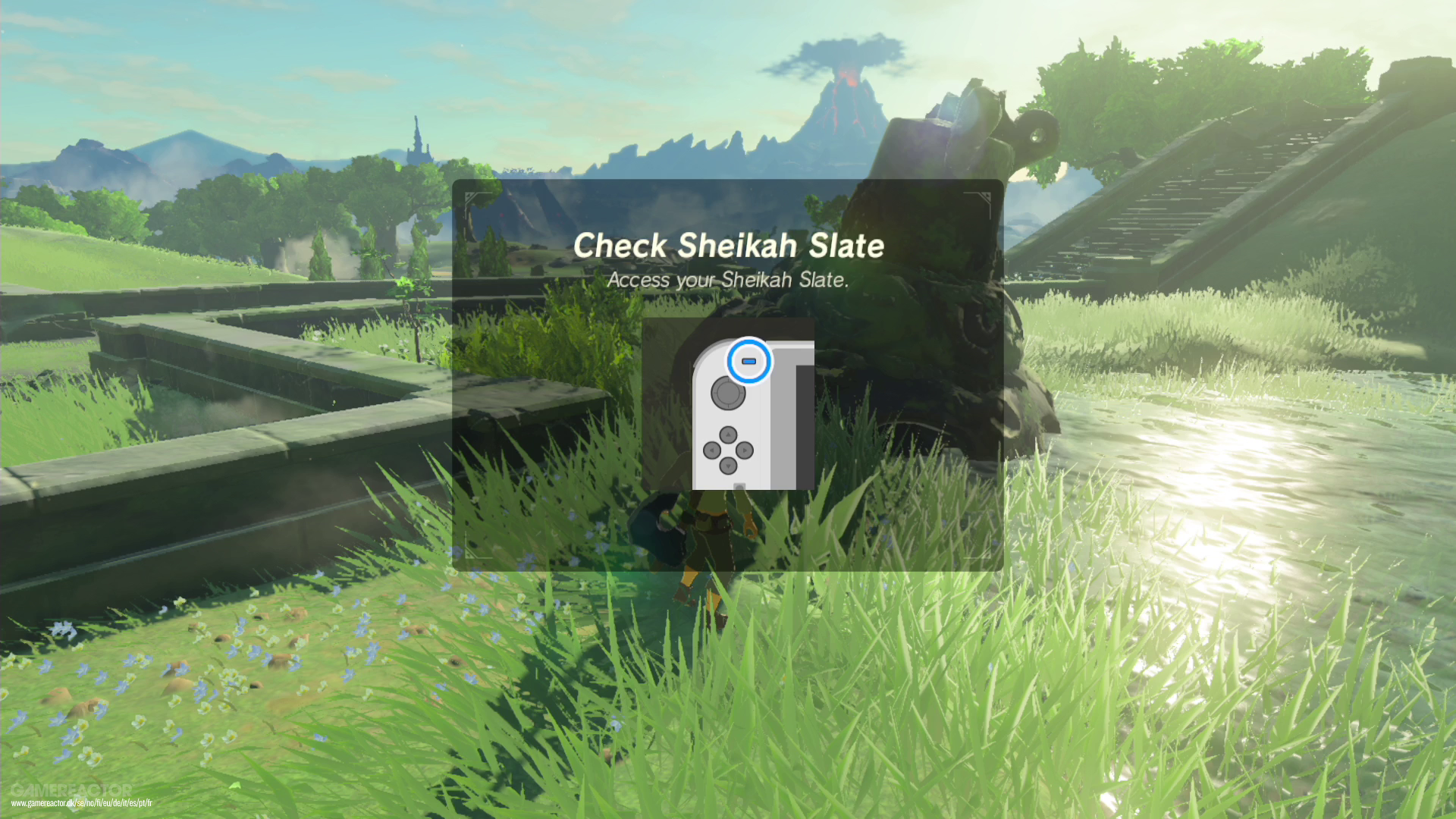The image size is (1456, 819).
Task: Click the Gamereactor watermark logo
Action: point(71,789)
